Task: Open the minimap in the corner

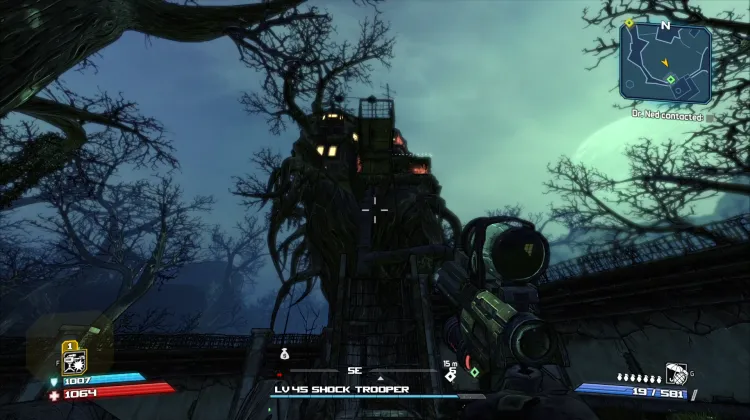Action: click(664, 63)
